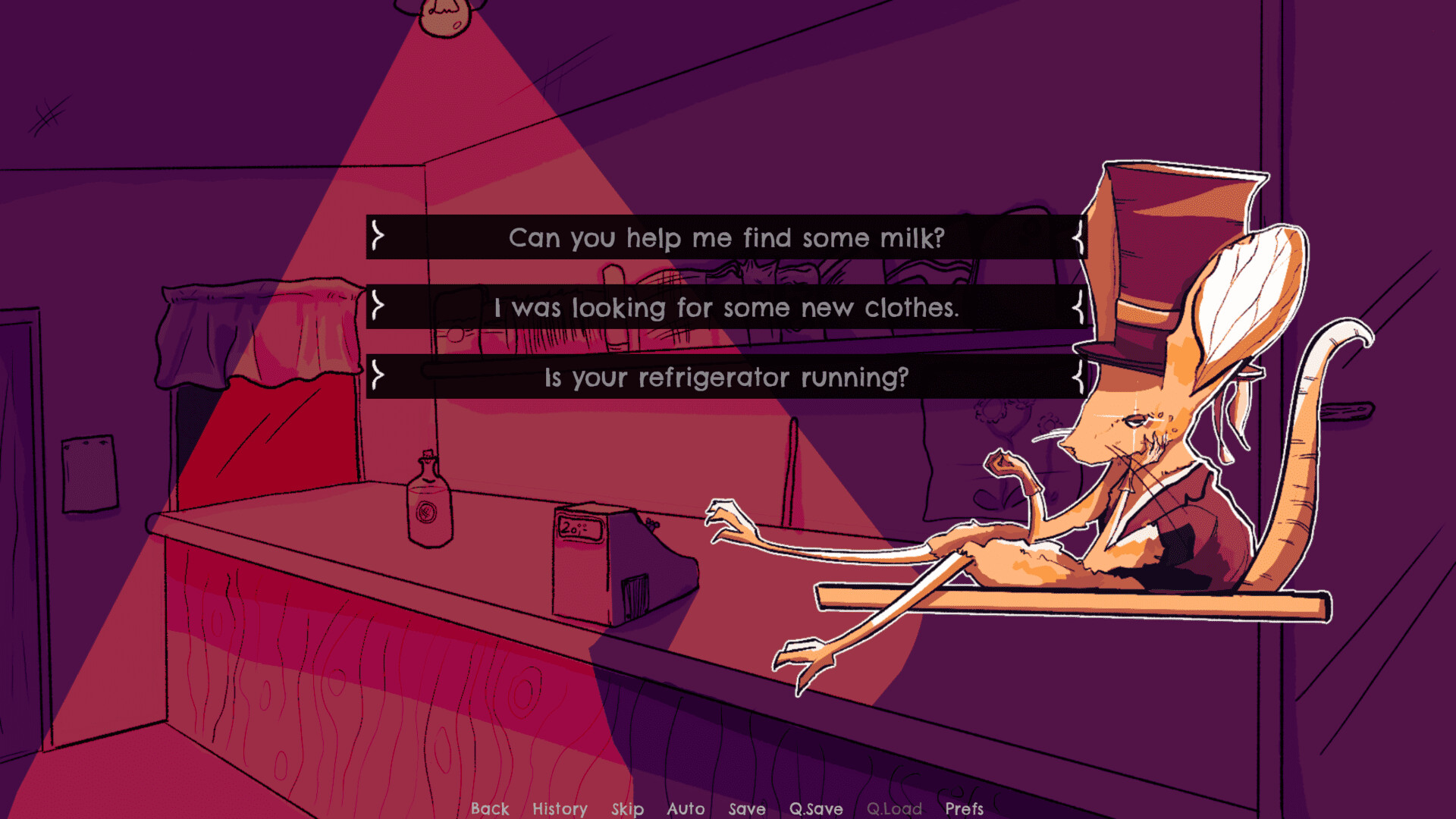Select "I was looking for some new clothes."
The height and width of the screenshot is (819, 1456).
pos(726,308)
